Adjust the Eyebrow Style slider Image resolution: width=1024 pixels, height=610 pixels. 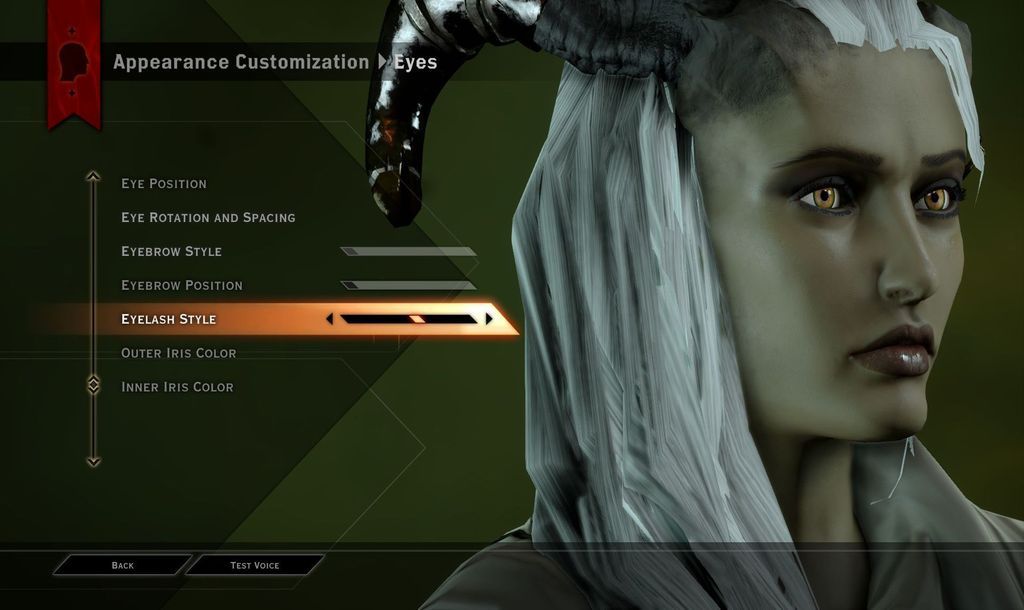point(408,252)
